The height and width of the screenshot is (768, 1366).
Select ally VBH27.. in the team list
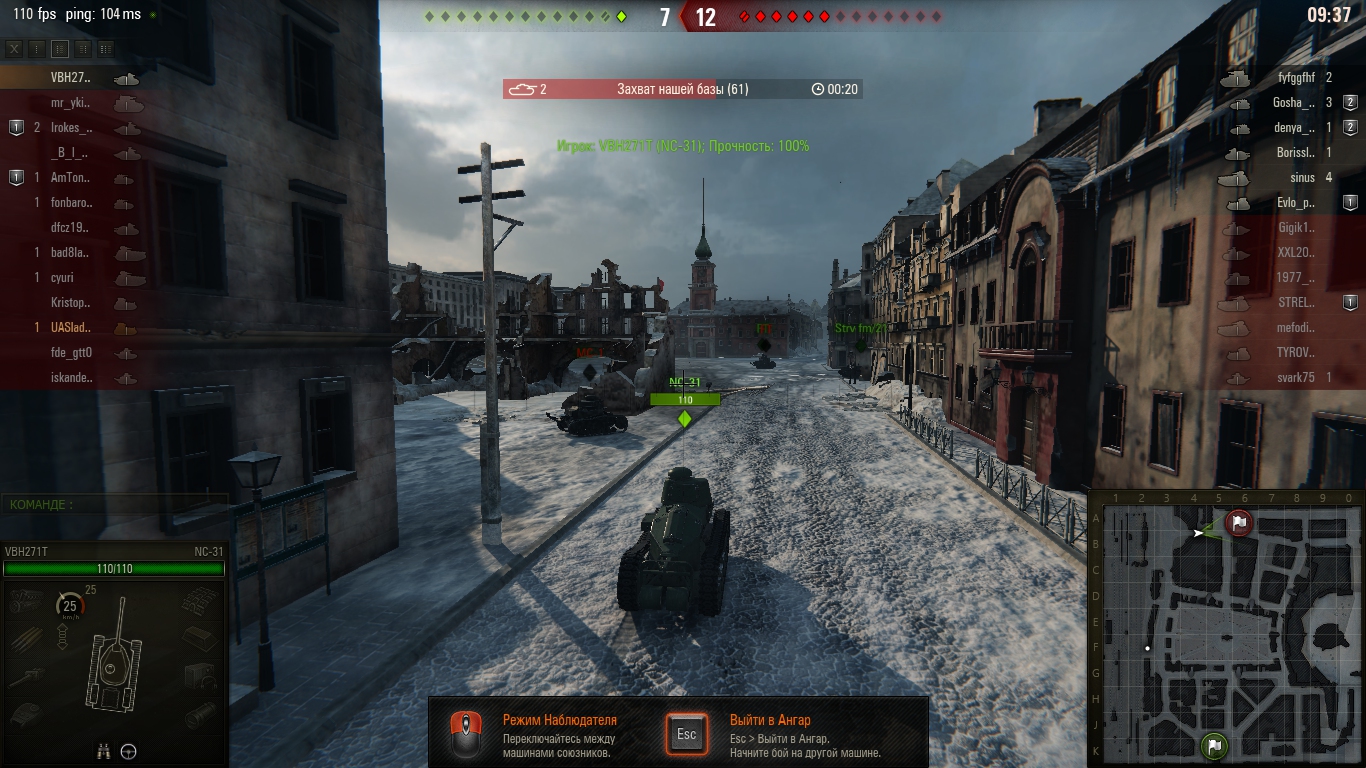tap(70, 77)
